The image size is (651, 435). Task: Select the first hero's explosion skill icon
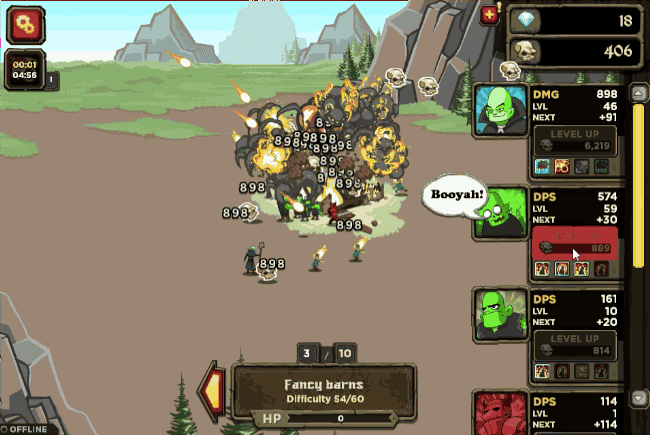pos(563,166)
